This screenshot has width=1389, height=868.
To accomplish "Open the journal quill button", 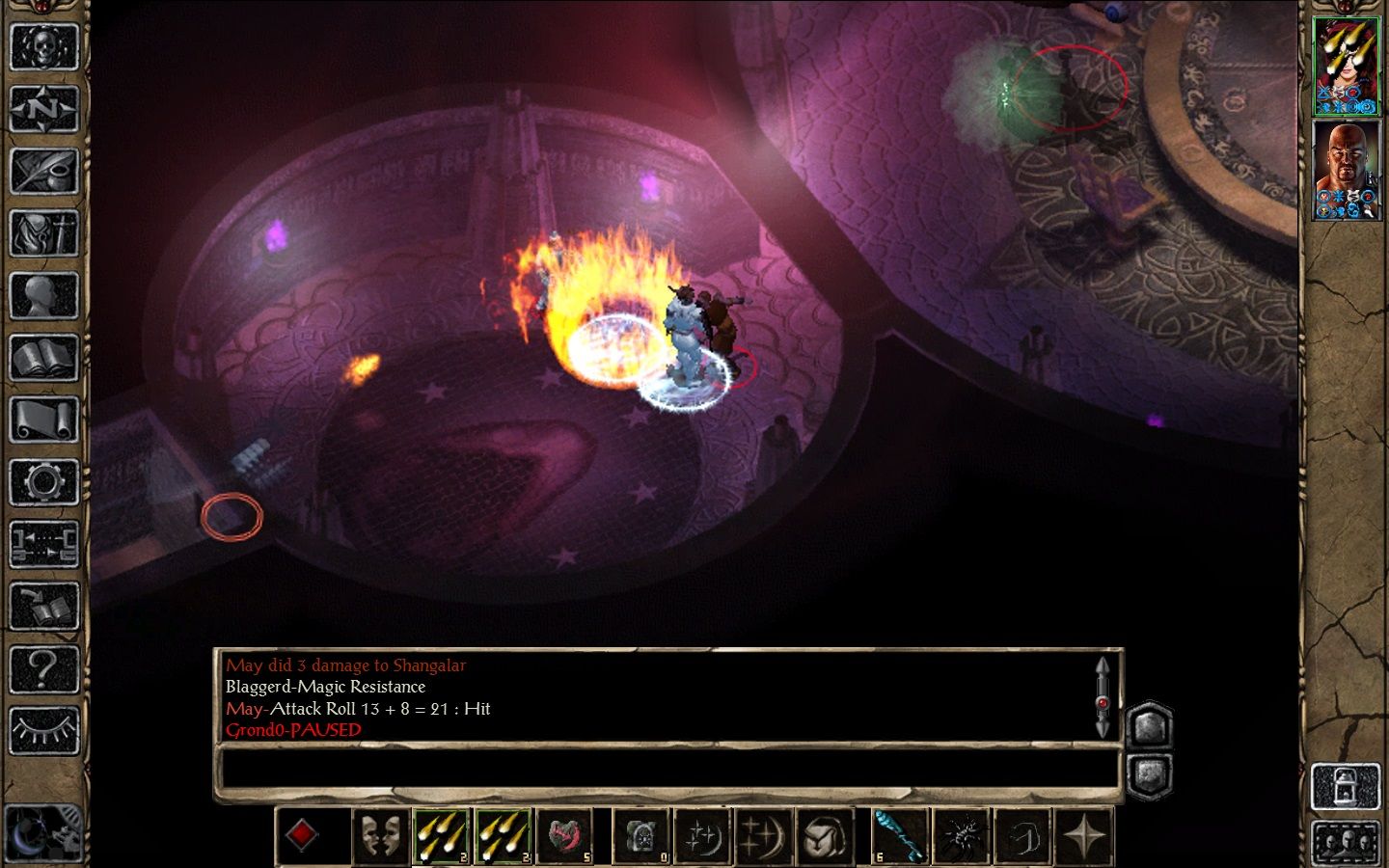I will [43, 171].
